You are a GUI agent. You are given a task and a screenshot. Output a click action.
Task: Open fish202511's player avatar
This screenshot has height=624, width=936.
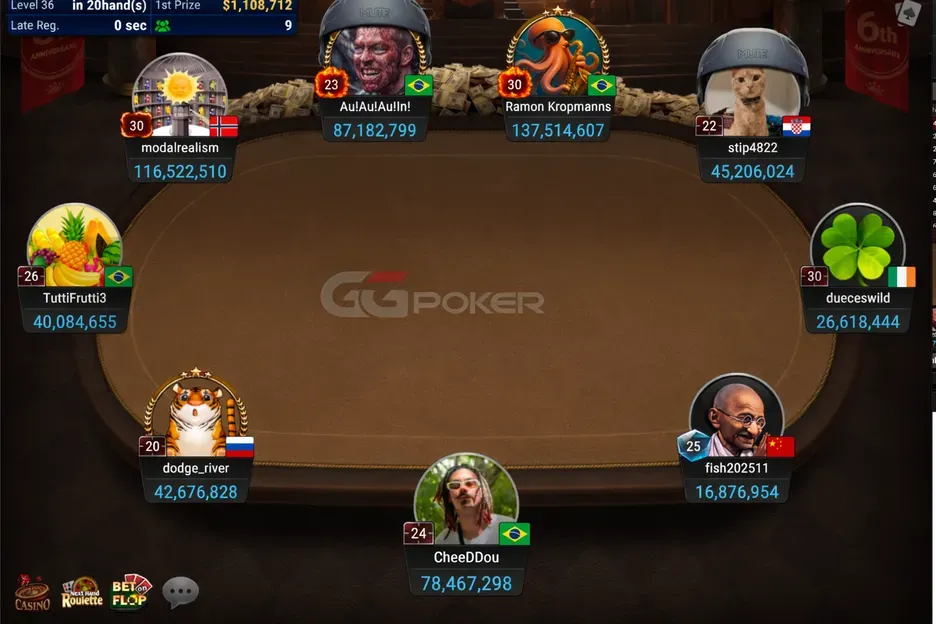(737, 420)
